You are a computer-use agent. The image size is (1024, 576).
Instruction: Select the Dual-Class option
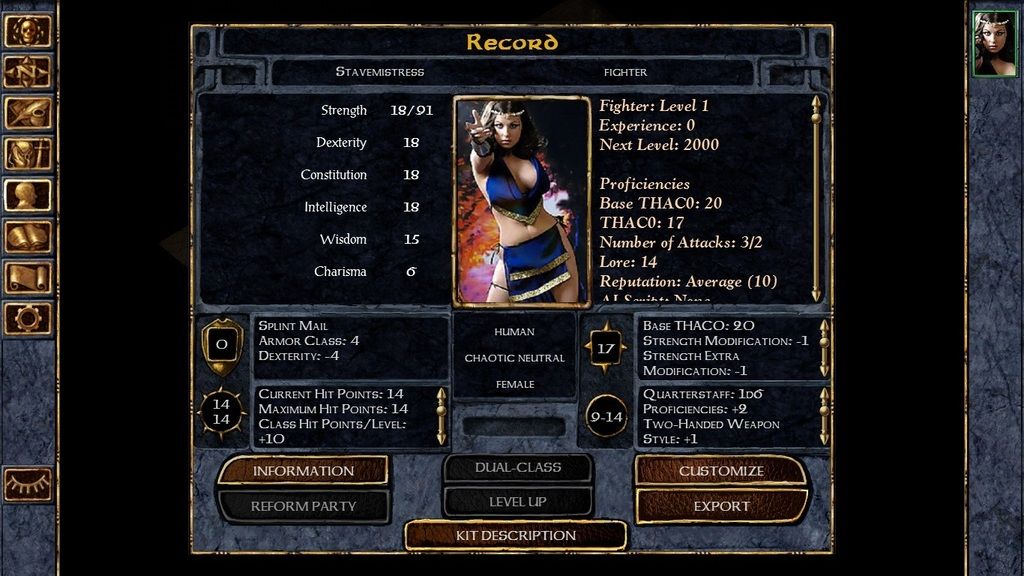coord(518,468)
